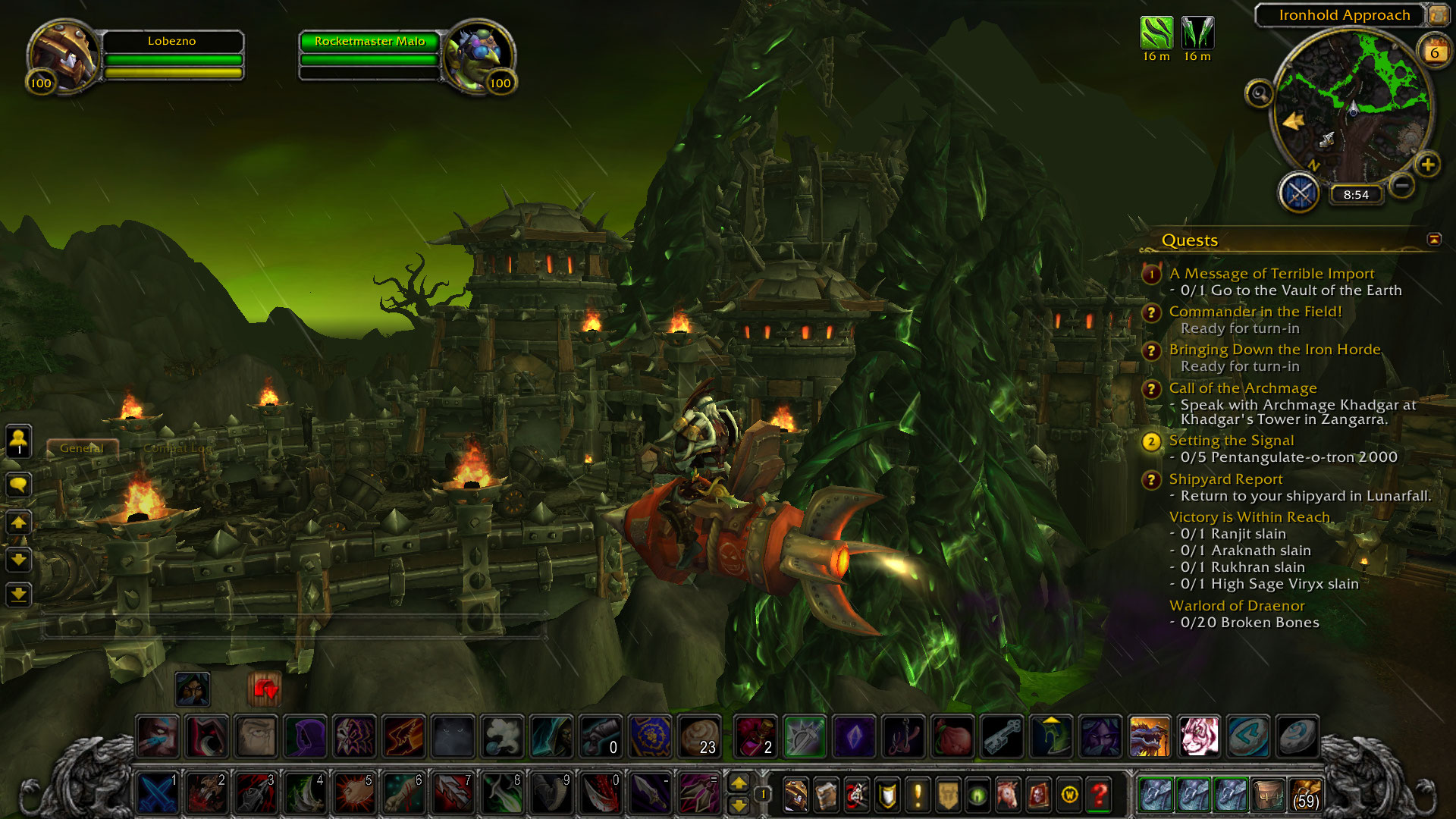Select the Setting the Signal quest
1456x819 pixels.
(x=1231, y=441)
